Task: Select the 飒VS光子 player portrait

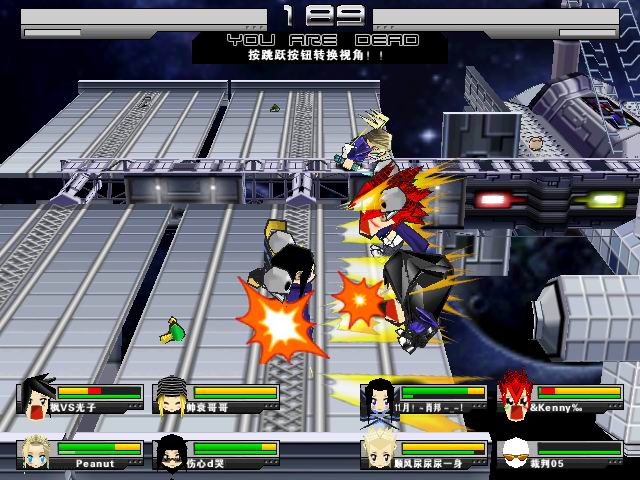Action: pyautogui.click(x=37, y=396)
